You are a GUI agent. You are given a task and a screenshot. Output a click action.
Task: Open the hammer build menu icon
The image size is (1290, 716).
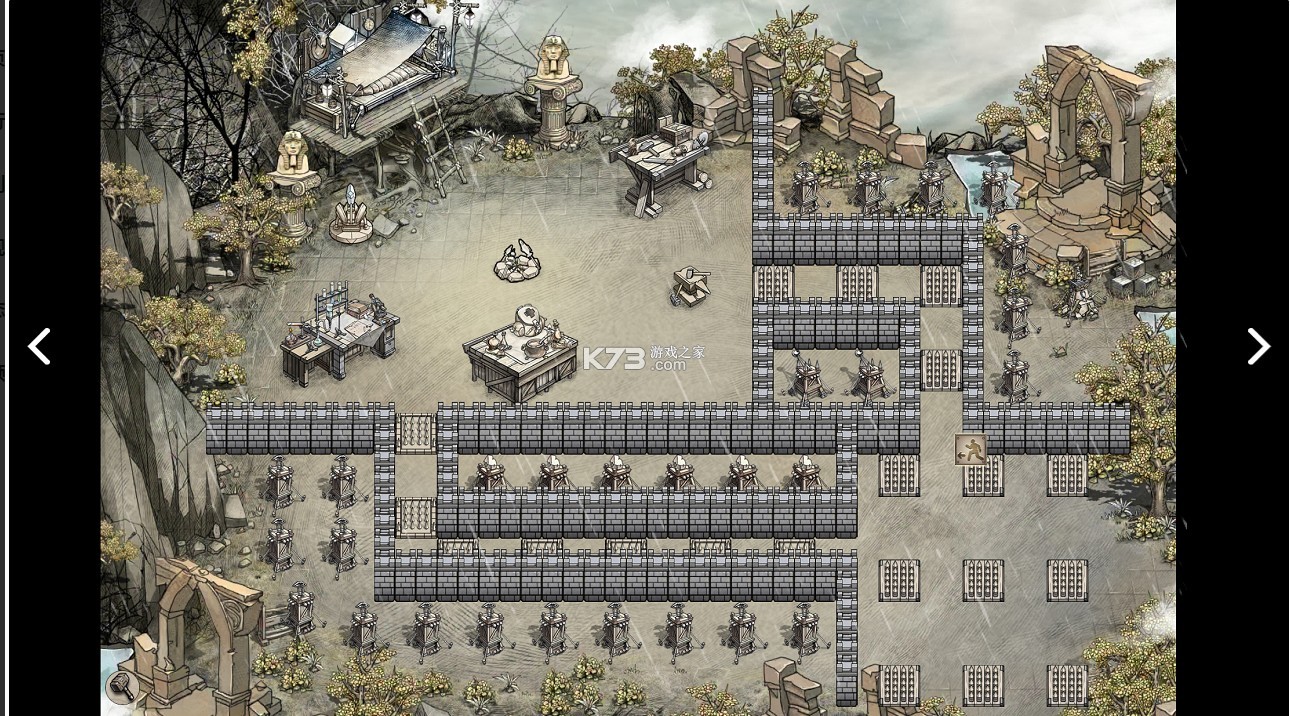tap(122, 687)
